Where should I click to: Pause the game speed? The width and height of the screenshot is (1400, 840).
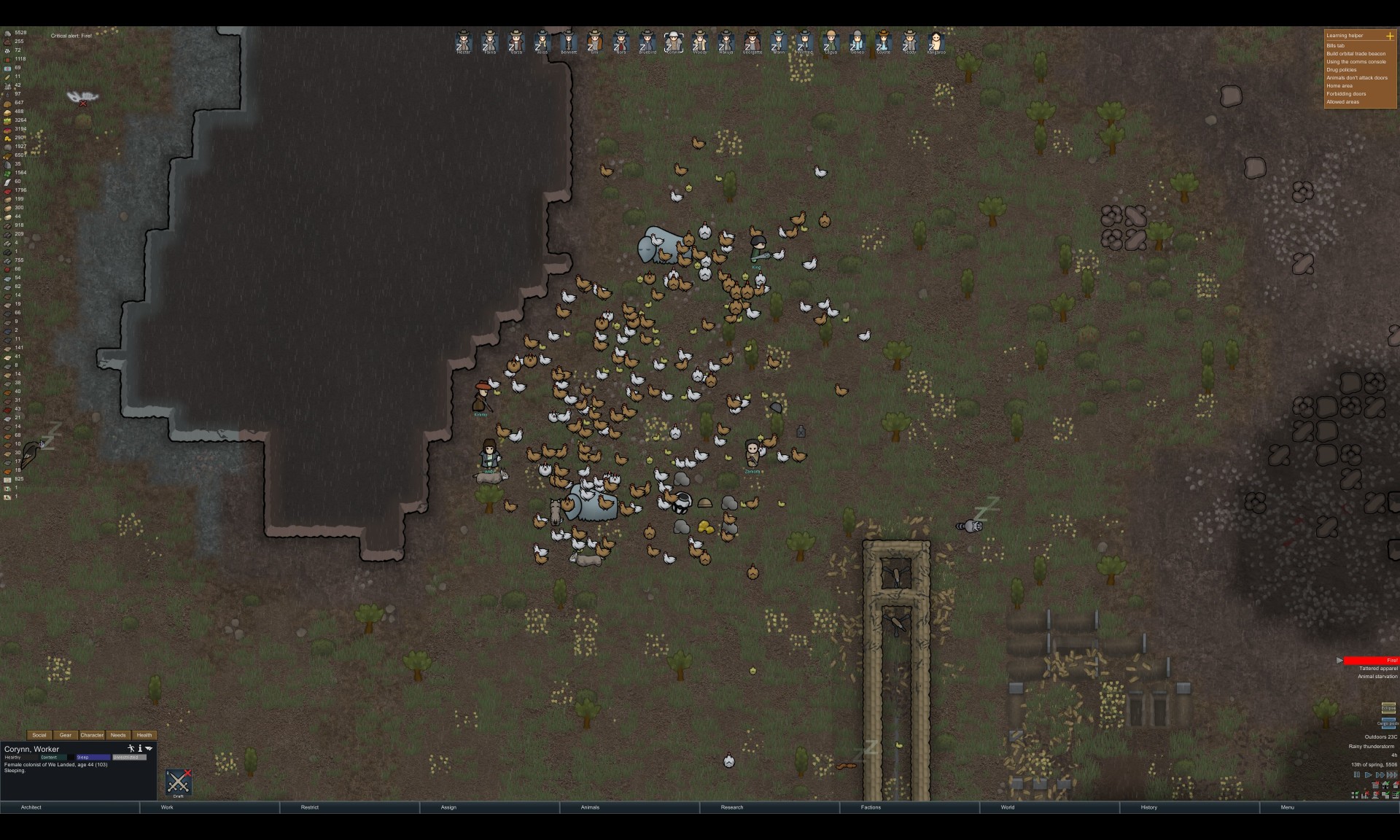pos(1357,774)
